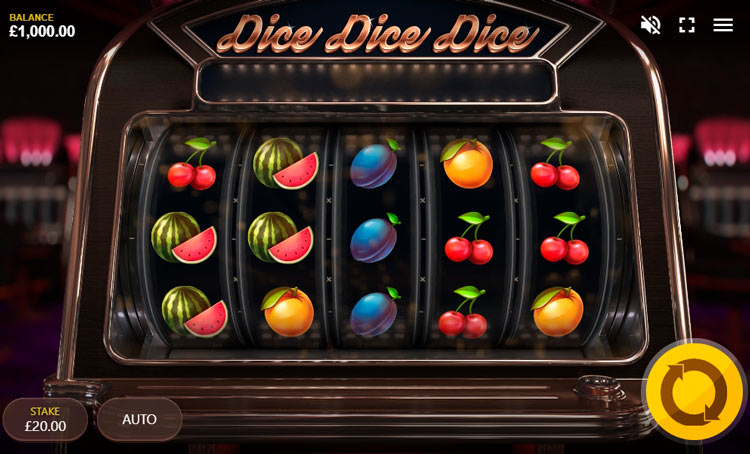The width and height of the screenshot is (750, 454).
Task: Change the £20.00 stake amount
Action: pos(45,419)
